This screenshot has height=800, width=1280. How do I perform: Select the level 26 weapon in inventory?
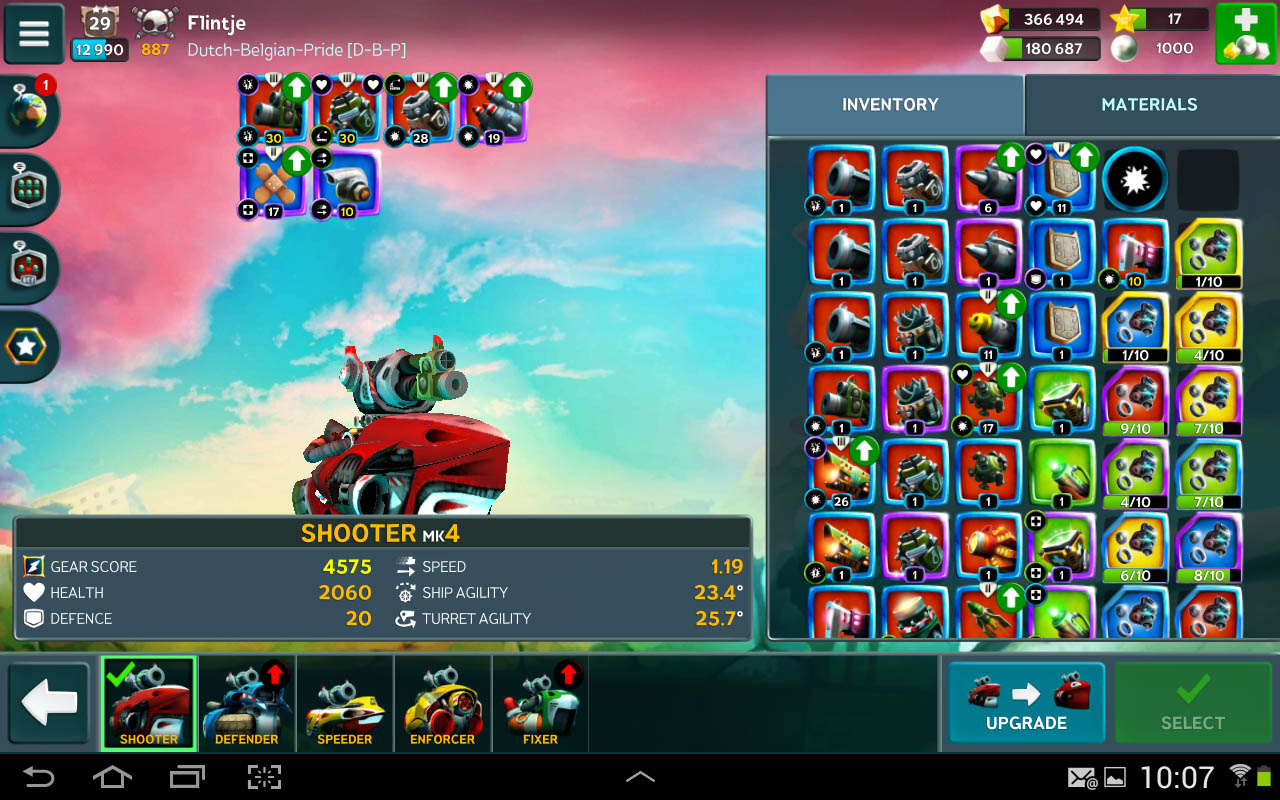(x=842, y=472)
